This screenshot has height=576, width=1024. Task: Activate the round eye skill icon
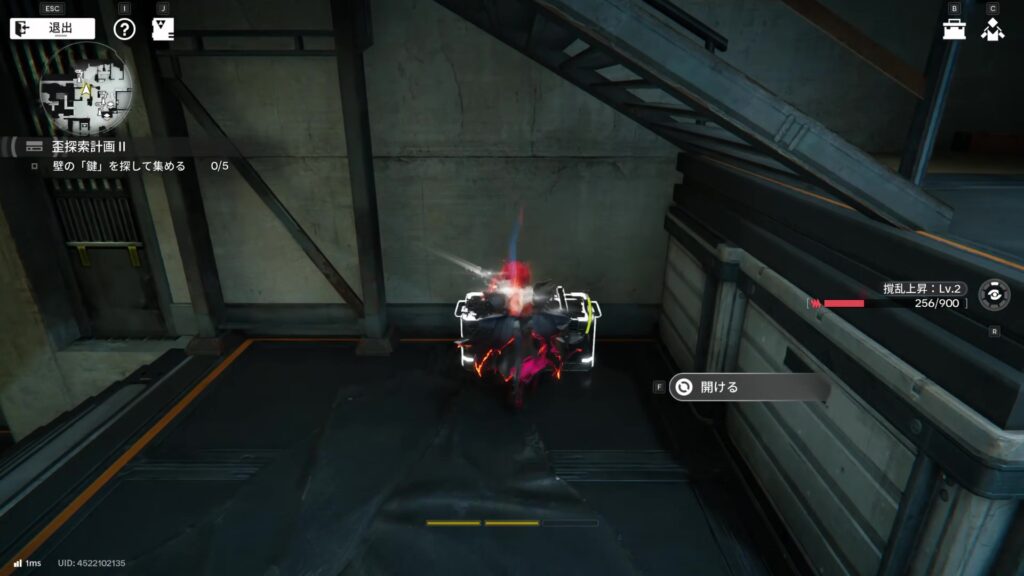click(993, 295)
